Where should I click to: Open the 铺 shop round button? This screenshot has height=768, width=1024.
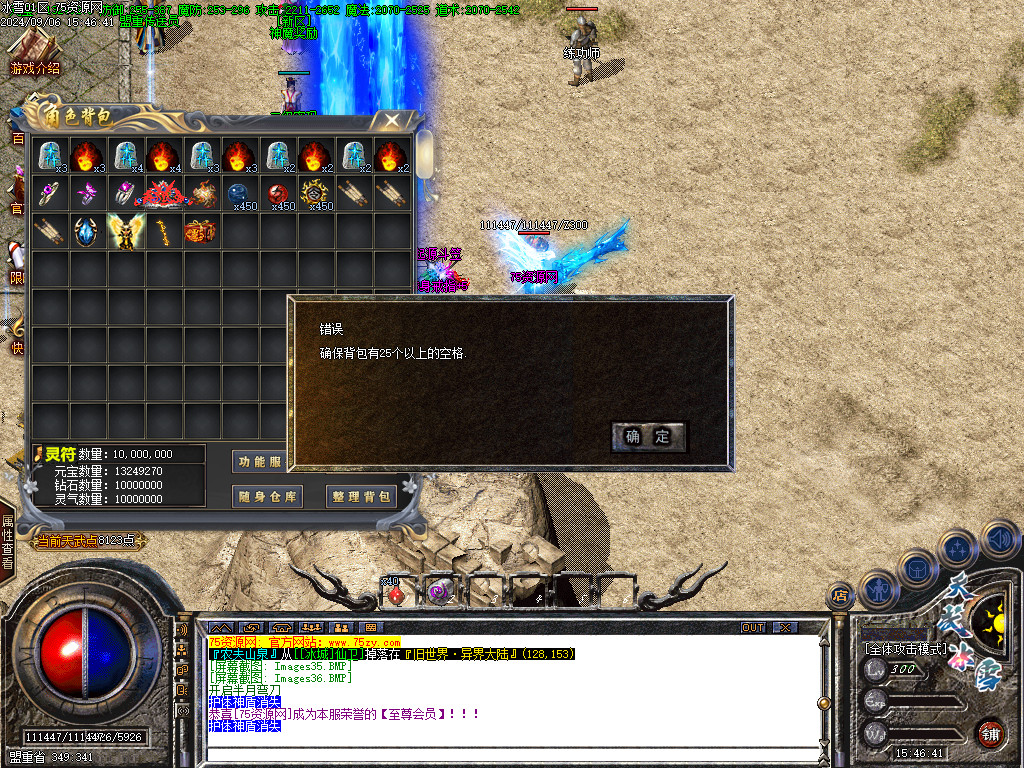click(990, 733)
